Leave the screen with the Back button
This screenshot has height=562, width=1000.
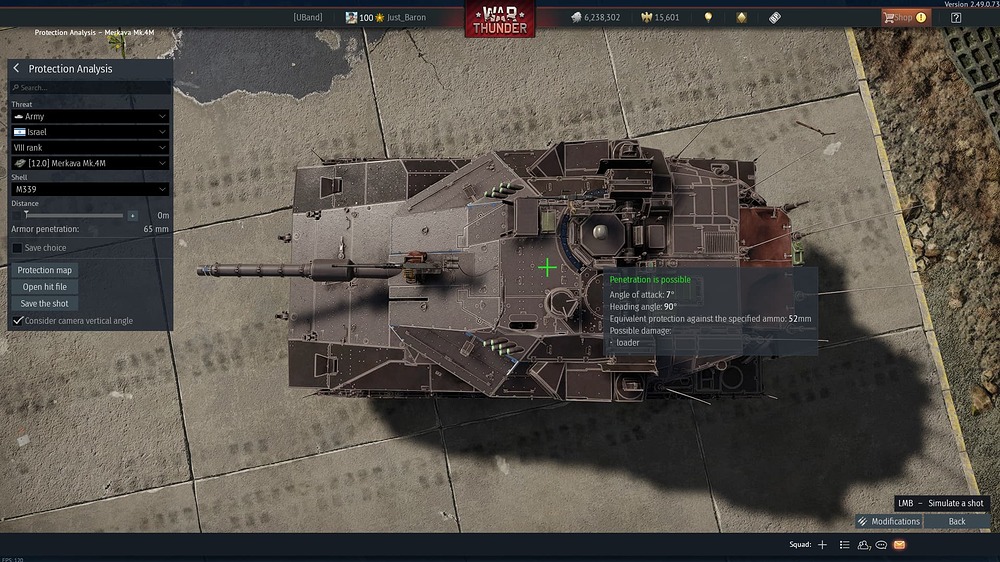(957, 521)
